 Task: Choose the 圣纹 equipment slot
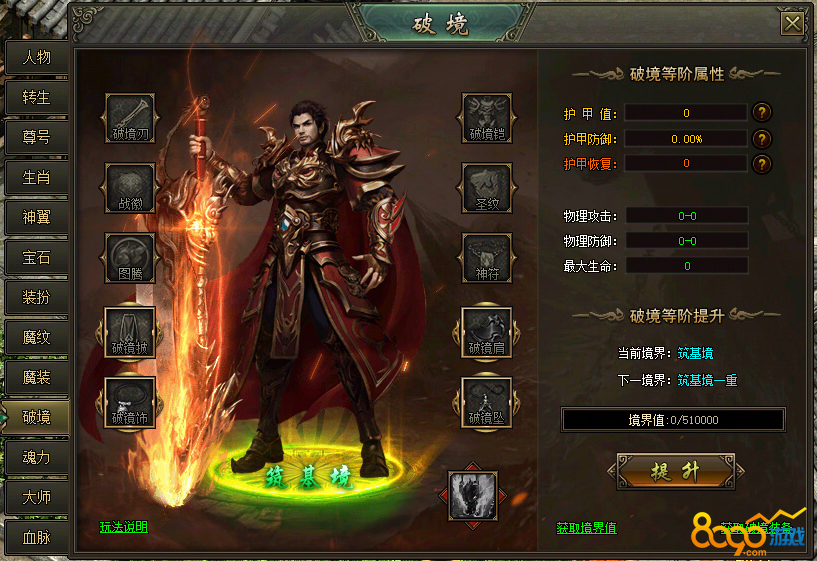487,189
